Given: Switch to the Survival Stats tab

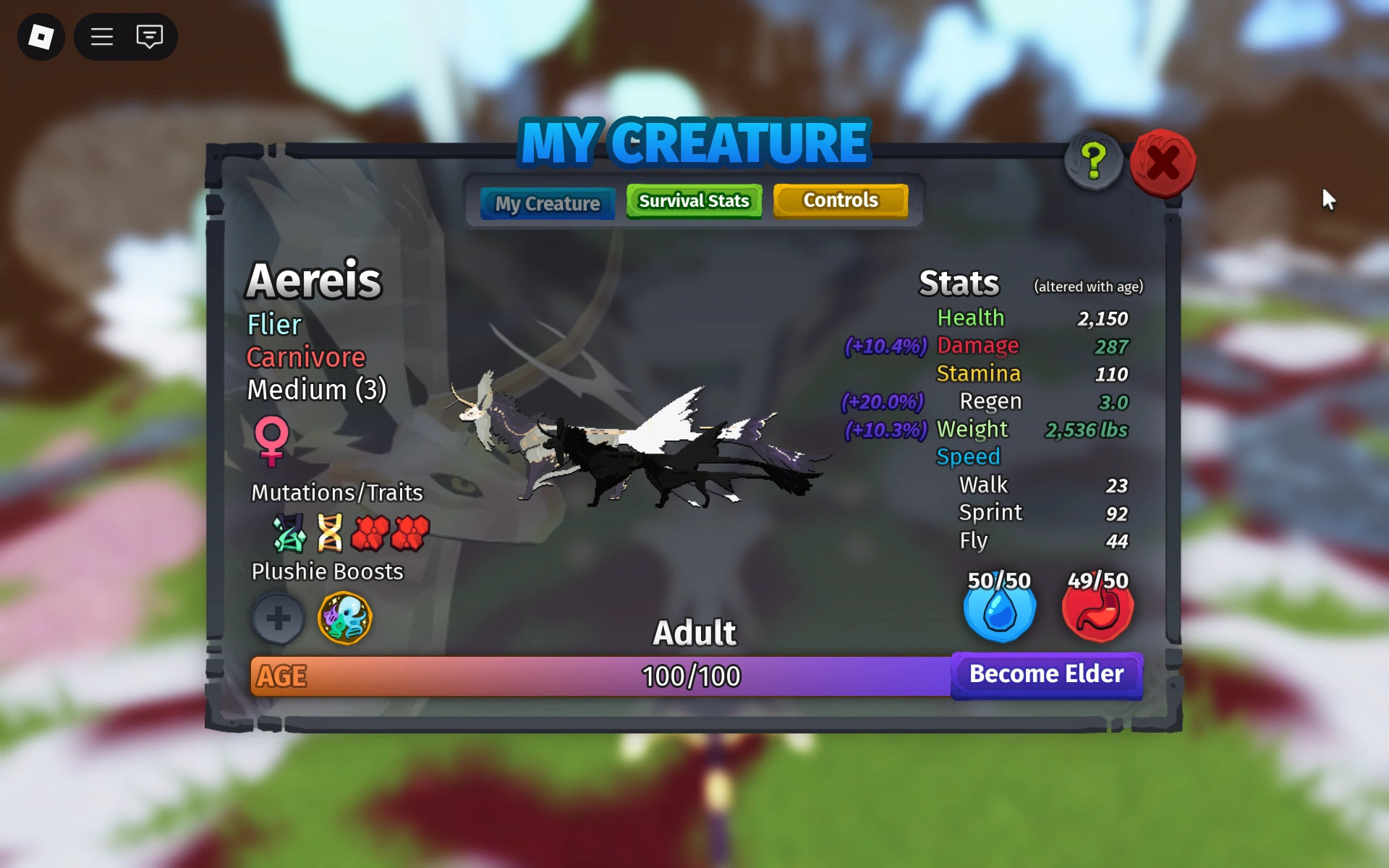Looking at the screenshot, I should pyautogui.click(x=693, y=200).
